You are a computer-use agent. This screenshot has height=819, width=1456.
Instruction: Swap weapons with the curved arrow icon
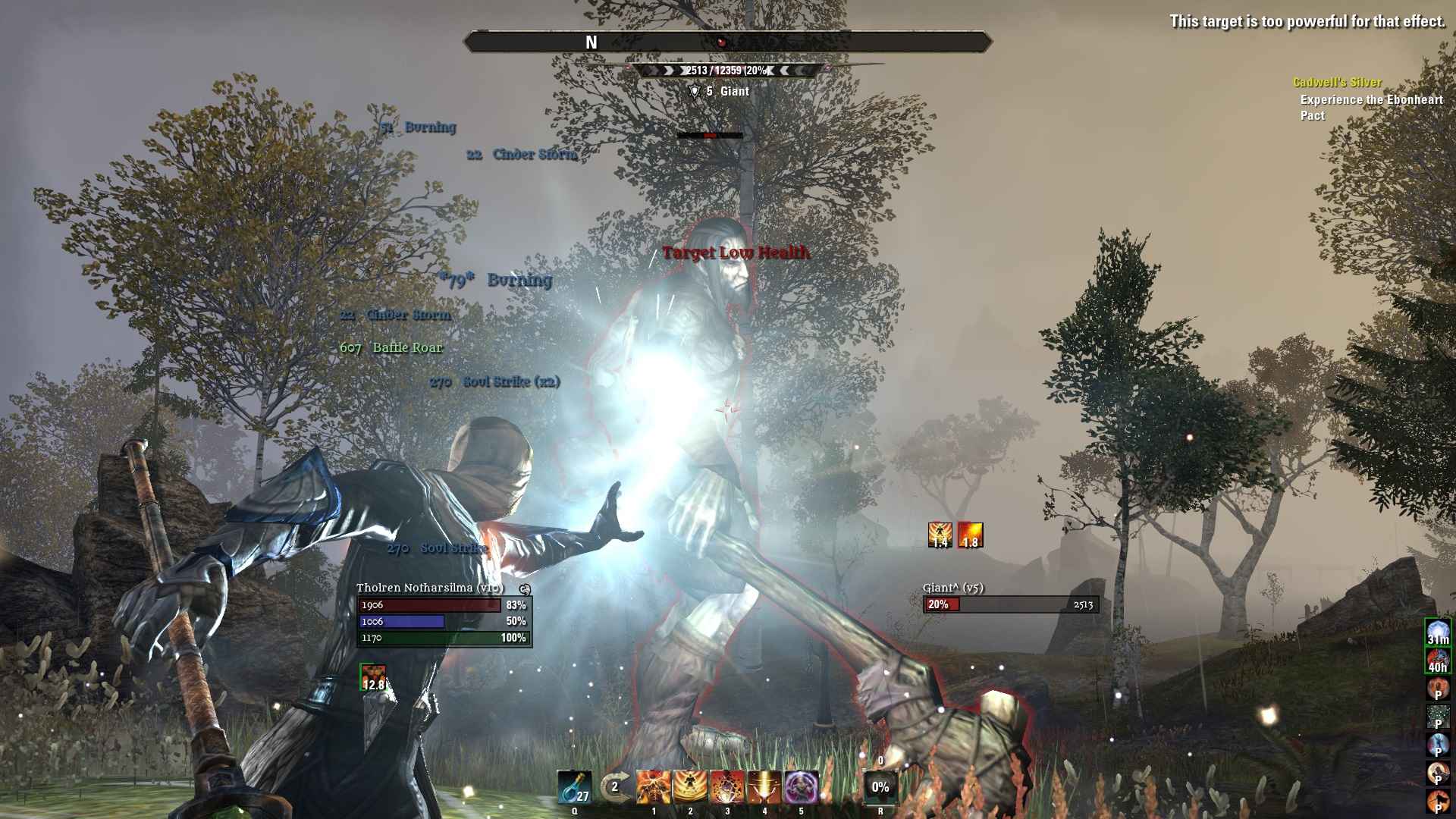[614, 787]
